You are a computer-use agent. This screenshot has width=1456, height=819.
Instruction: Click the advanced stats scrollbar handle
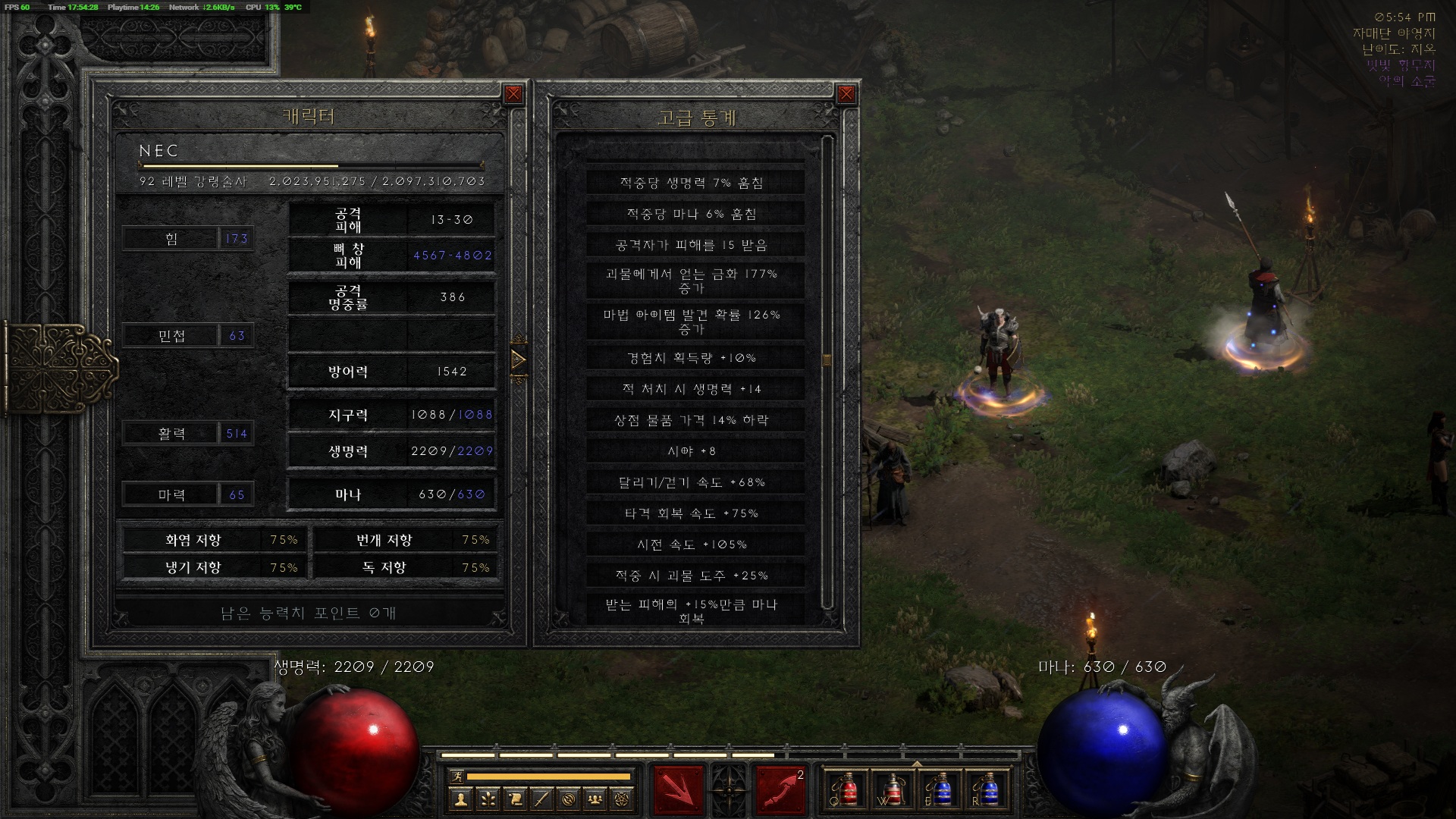(827, 359)
